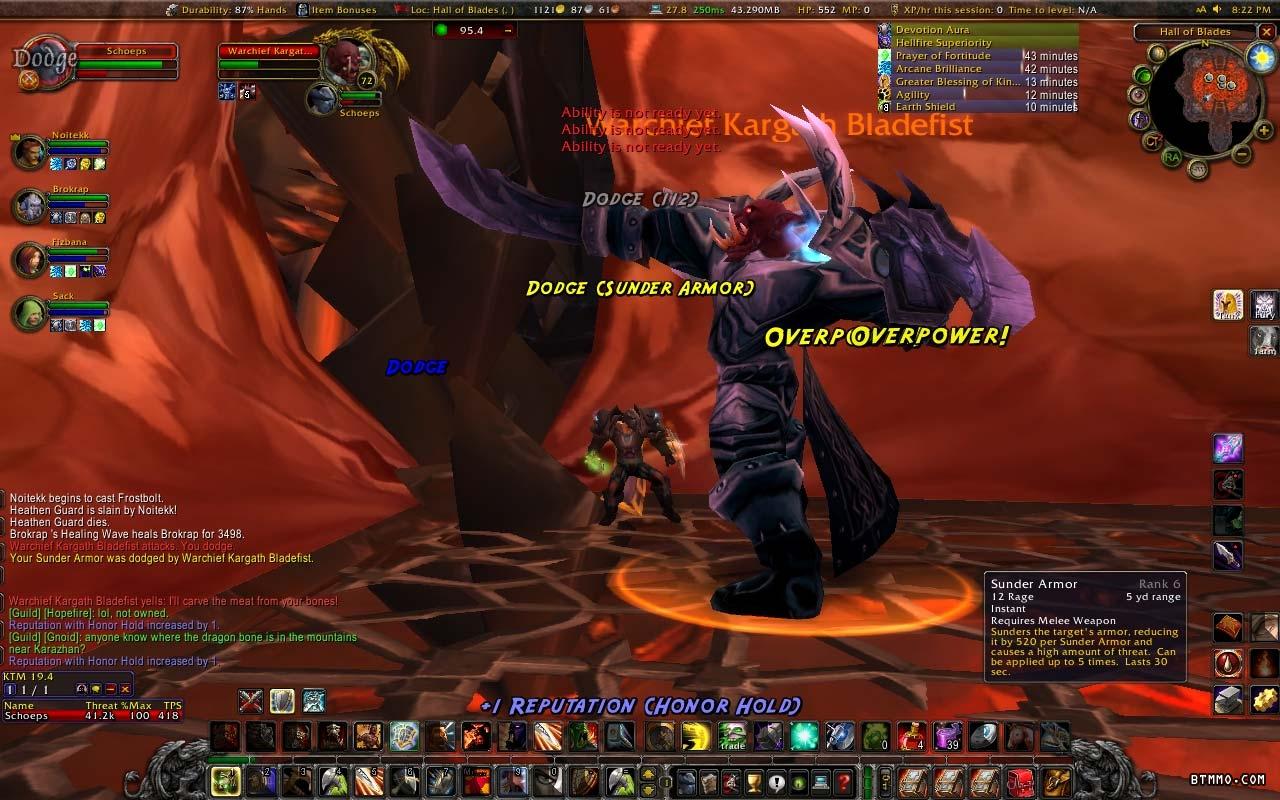Screen dimensions: 1280x800
Task: Select the Battle Stance icon with crossed swords
Action: pyautogui.click(x=250, y=701)
